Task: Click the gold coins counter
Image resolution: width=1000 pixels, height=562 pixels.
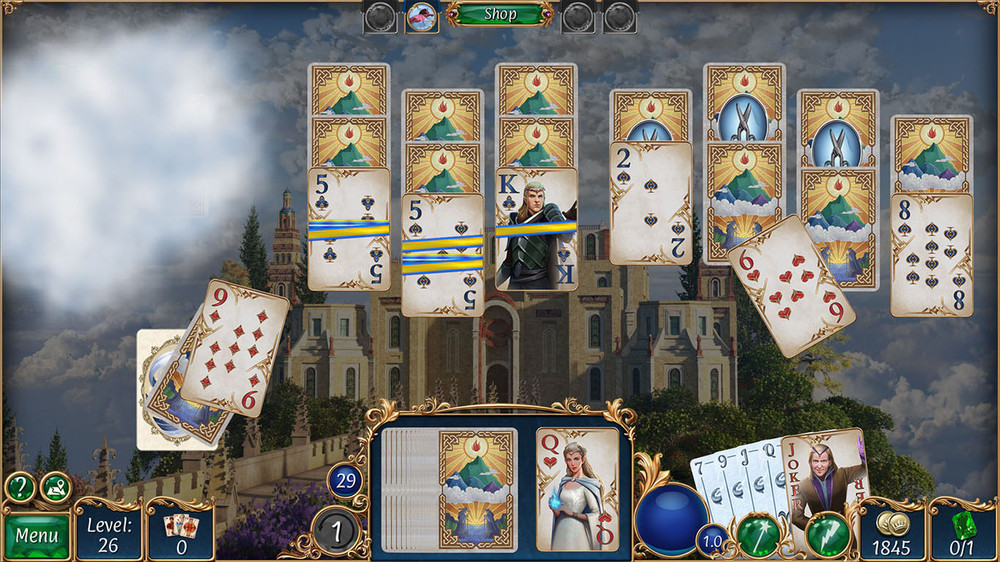Action: click(x=892, y=532)
